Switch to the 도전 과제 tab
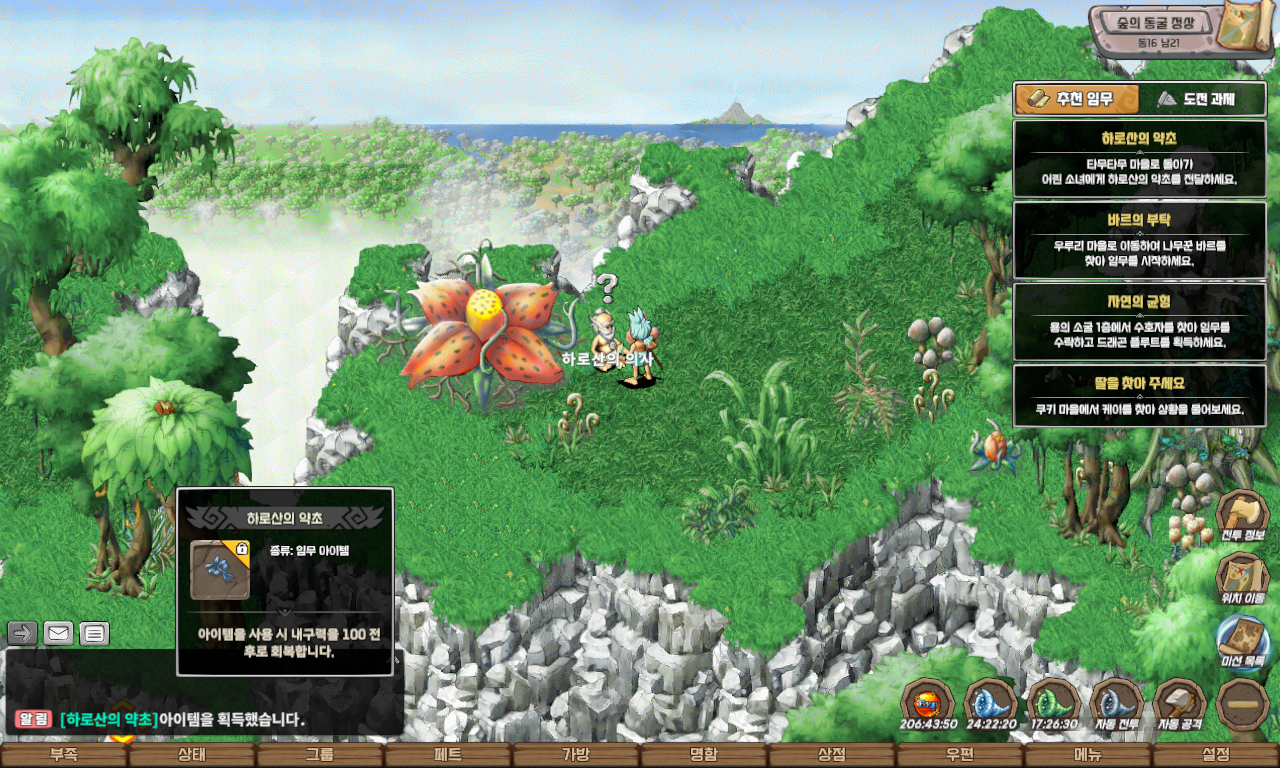The image size is (1280, 768). pos(1196,99)
